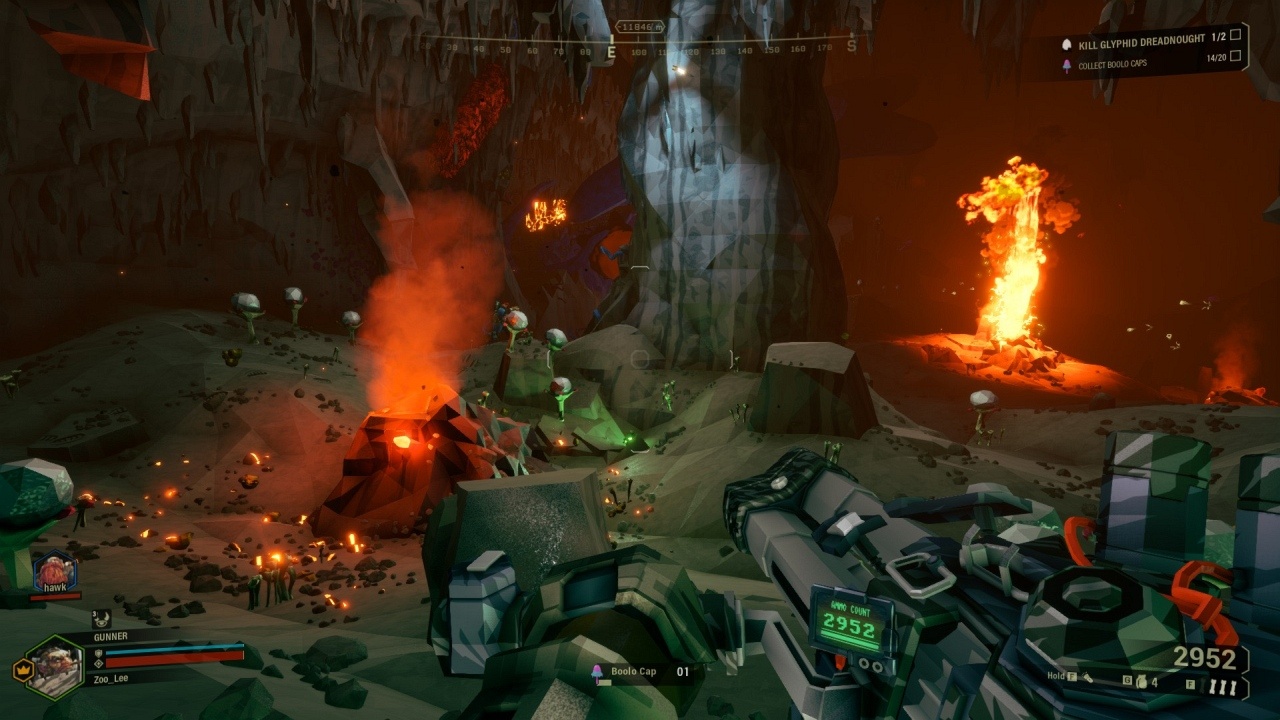Open Zoo_Lee's Gunner portrait
This screenshot has height=720, width=1280.
tap(54, 666)
